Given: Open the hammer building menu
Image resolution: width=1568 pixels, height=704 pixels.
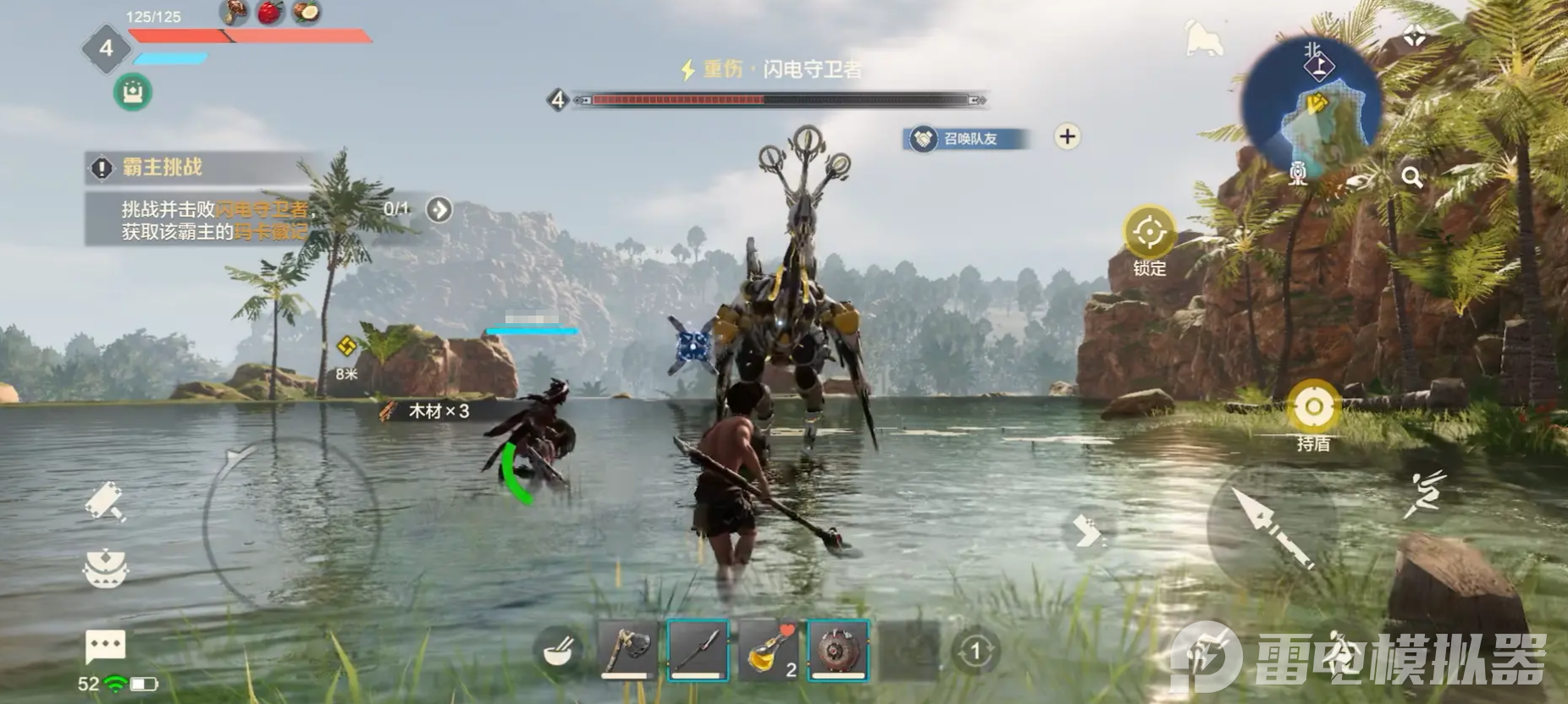Looking at the screenshot, I should [106, 501].
